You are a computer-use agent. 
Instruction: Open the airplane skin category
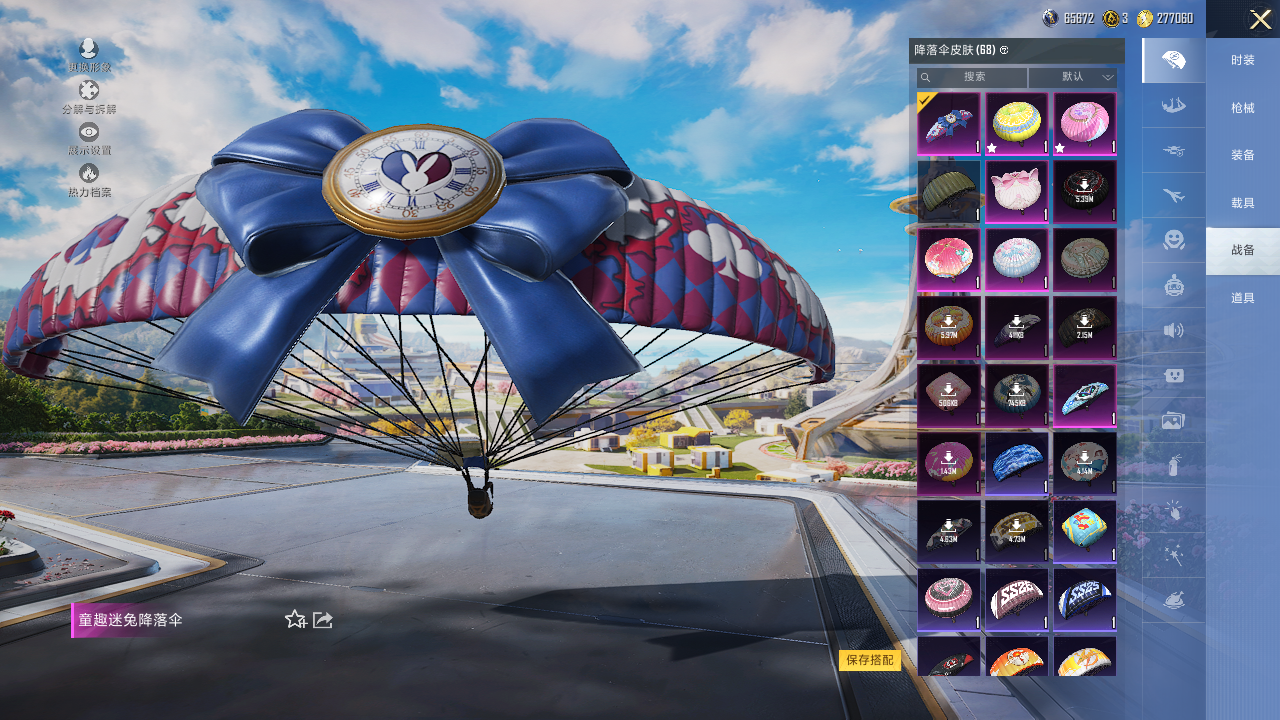pyautogui.click(x=1173, y=195)
